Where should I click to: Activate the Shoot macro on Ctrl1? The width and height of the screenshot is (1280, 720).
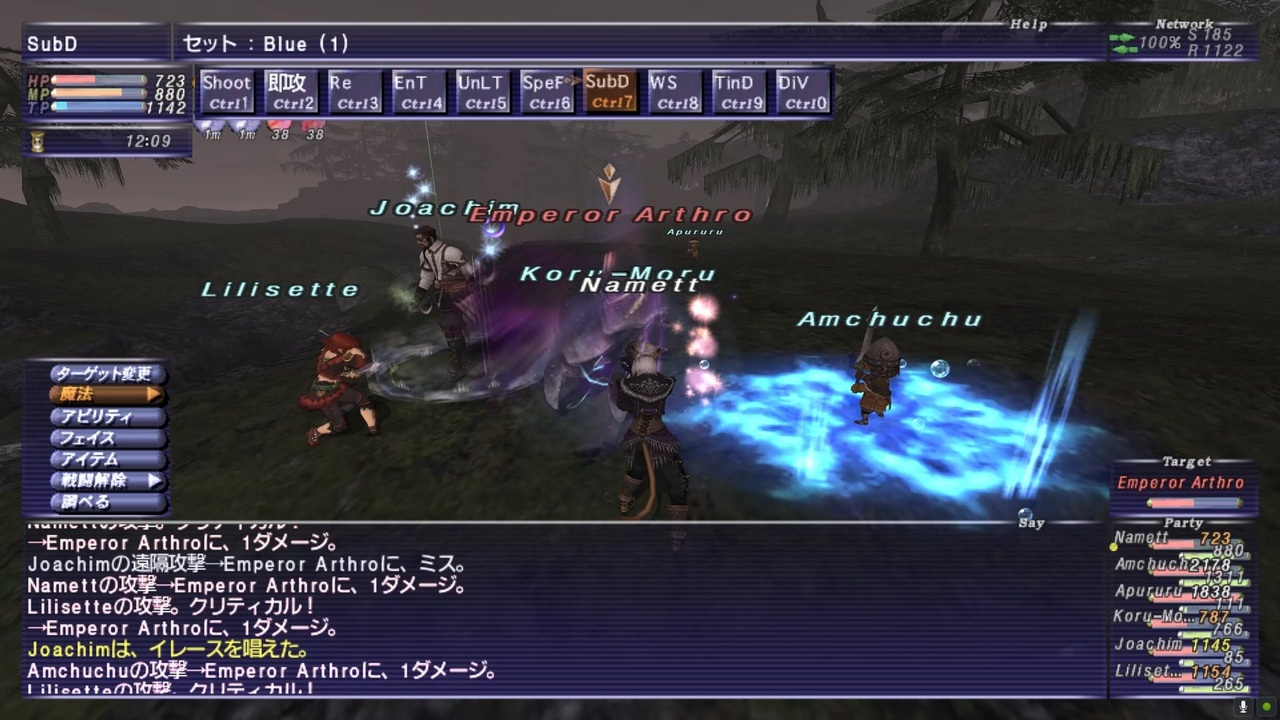[226, 90]
